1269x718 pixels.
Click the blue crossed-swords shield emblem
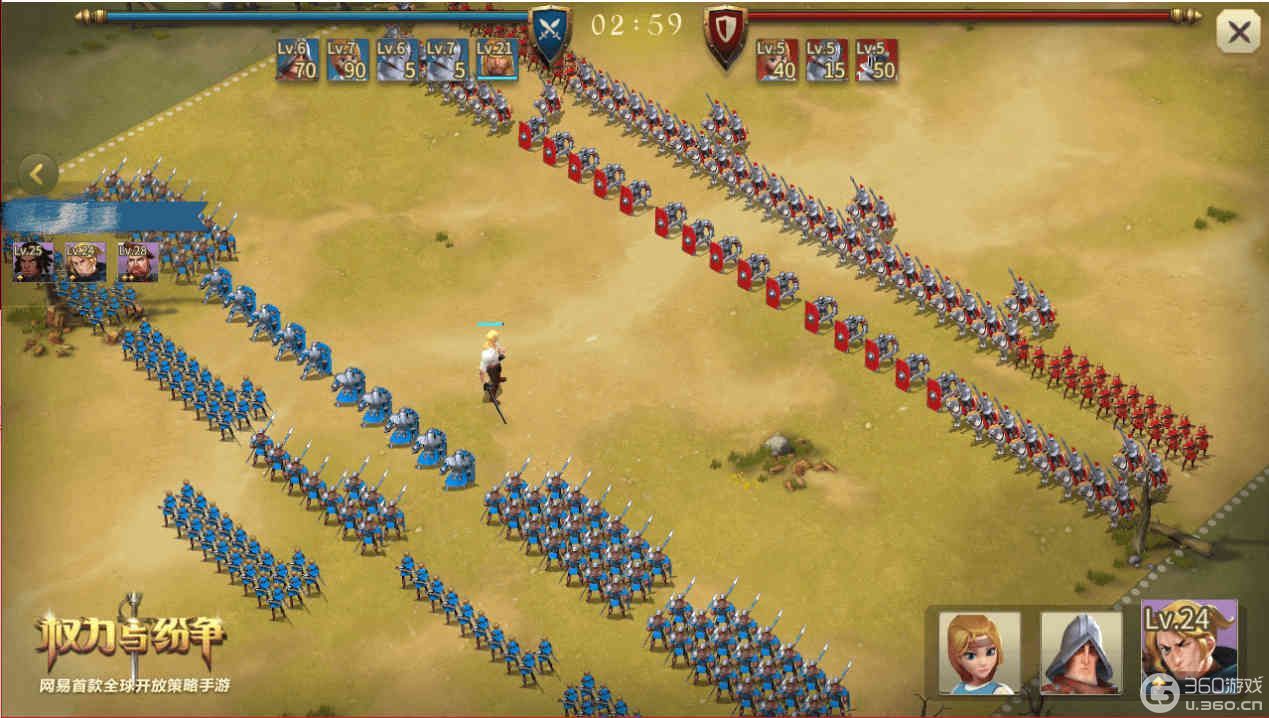pyautogui.click(x=549, y=31)
